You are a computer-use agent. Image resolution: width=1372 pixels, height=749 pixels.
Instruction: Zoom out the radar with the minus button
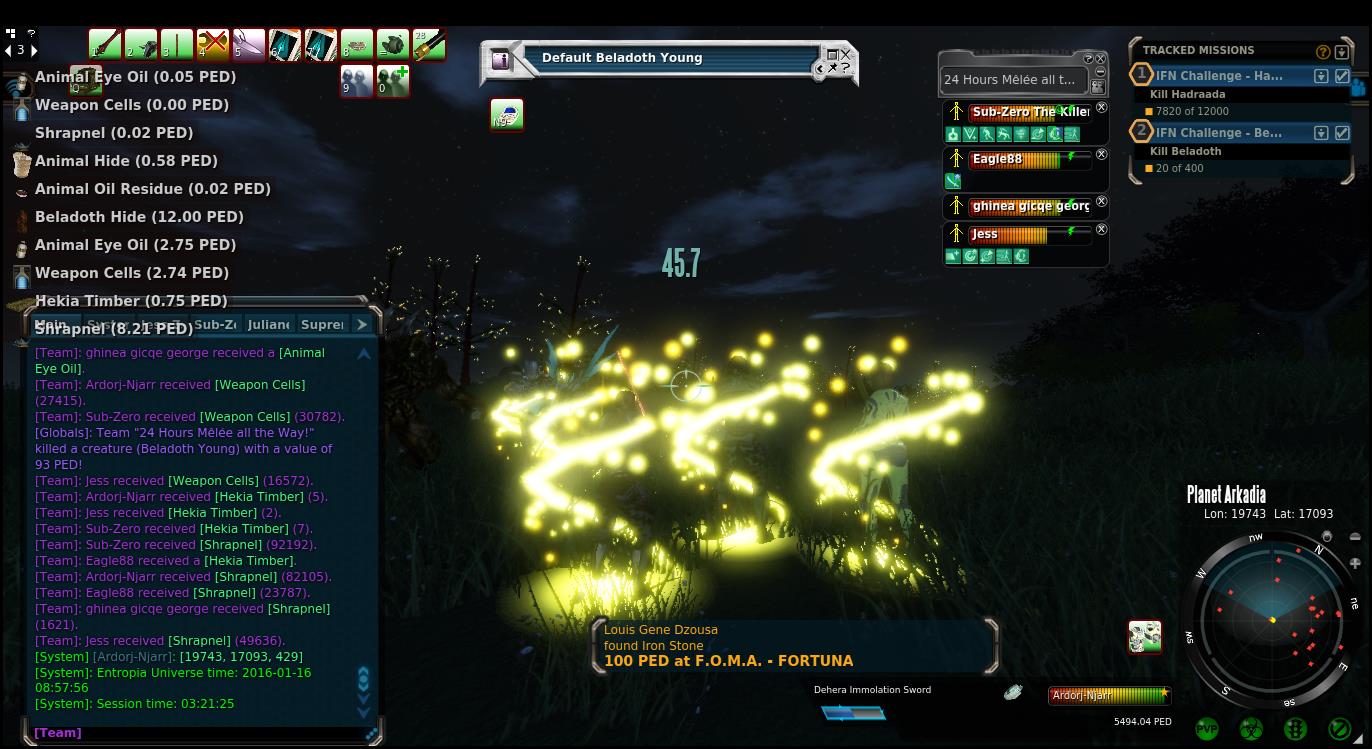tap(1355, 537)
